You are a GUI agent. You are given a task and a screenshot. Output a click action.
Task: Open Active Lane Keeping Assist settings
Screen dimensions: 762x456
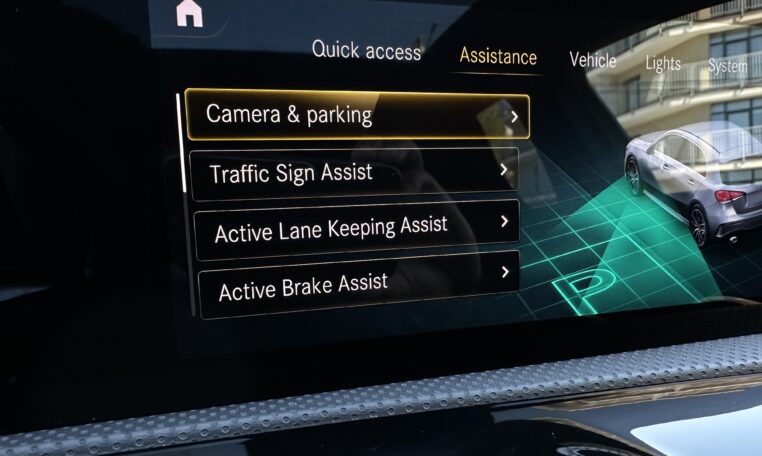pyautogui.click(x=356, y=227)
